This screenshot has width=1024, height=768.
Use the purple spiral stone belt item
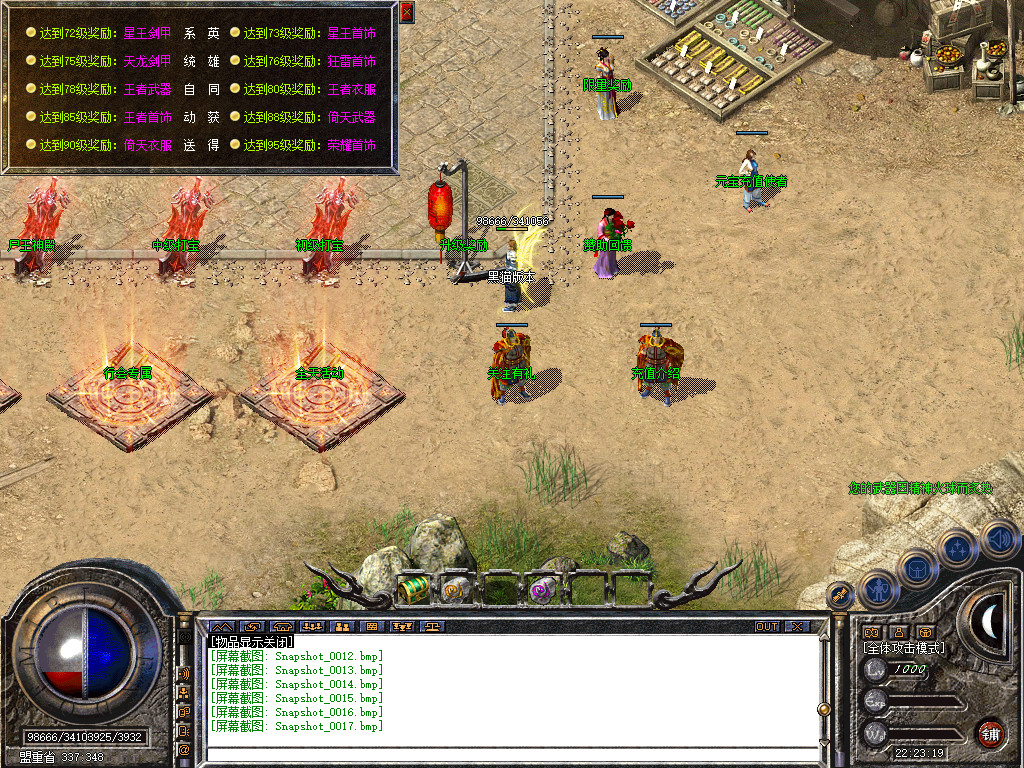[x=543, y=590]
